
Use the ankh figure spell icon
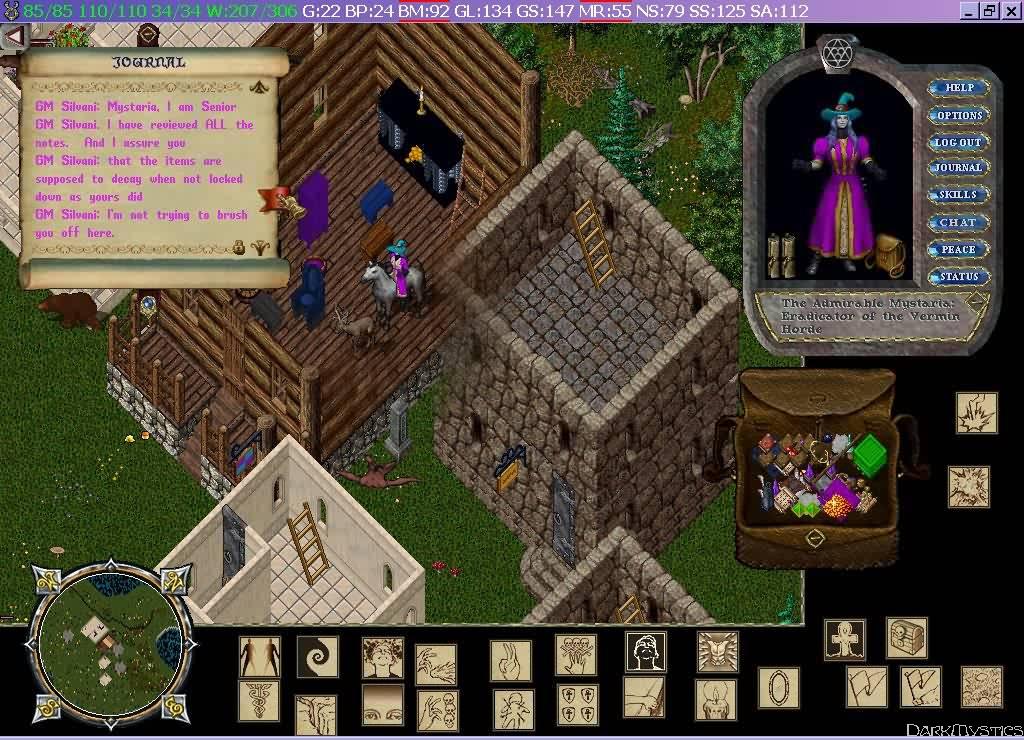(x=845, y=640)
